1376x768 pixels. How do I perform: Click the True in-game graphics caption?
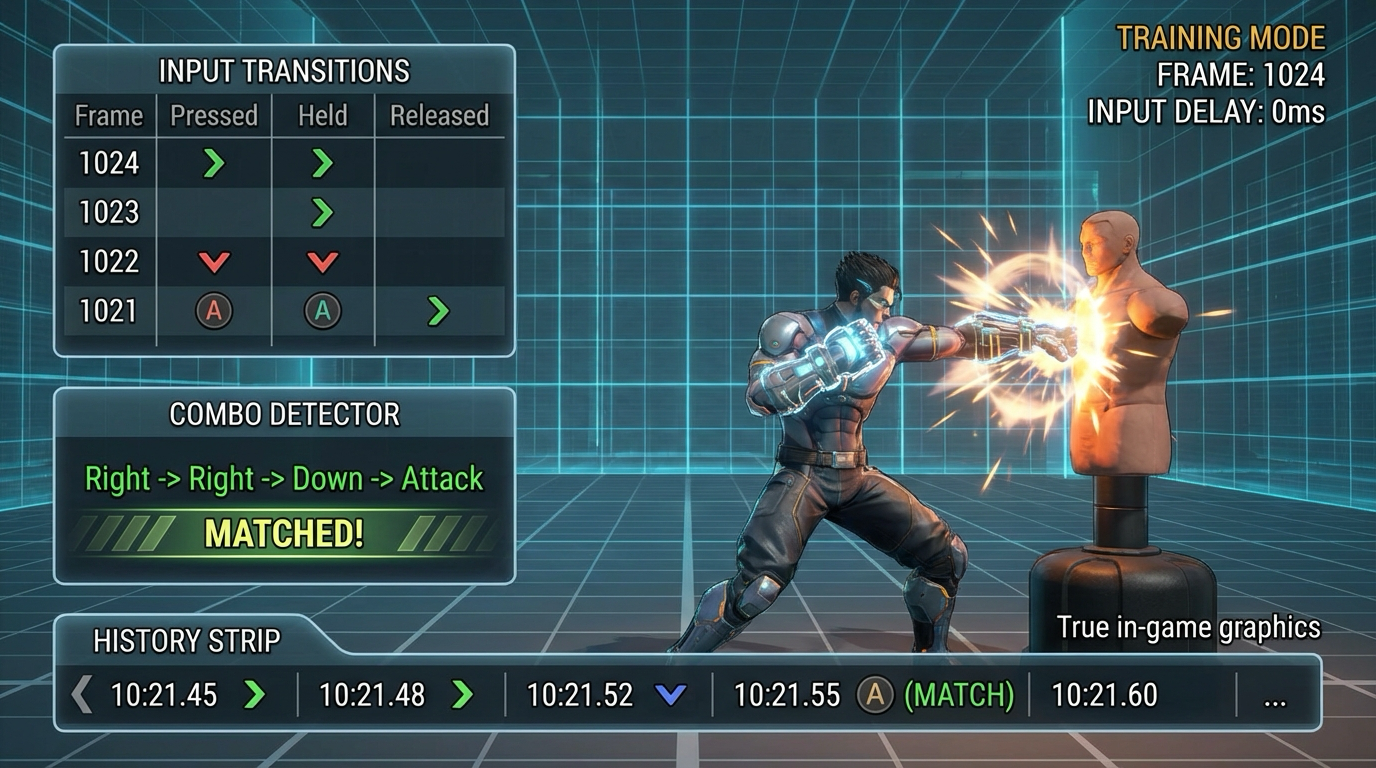pyautogui.click(x=1189, y=628)
